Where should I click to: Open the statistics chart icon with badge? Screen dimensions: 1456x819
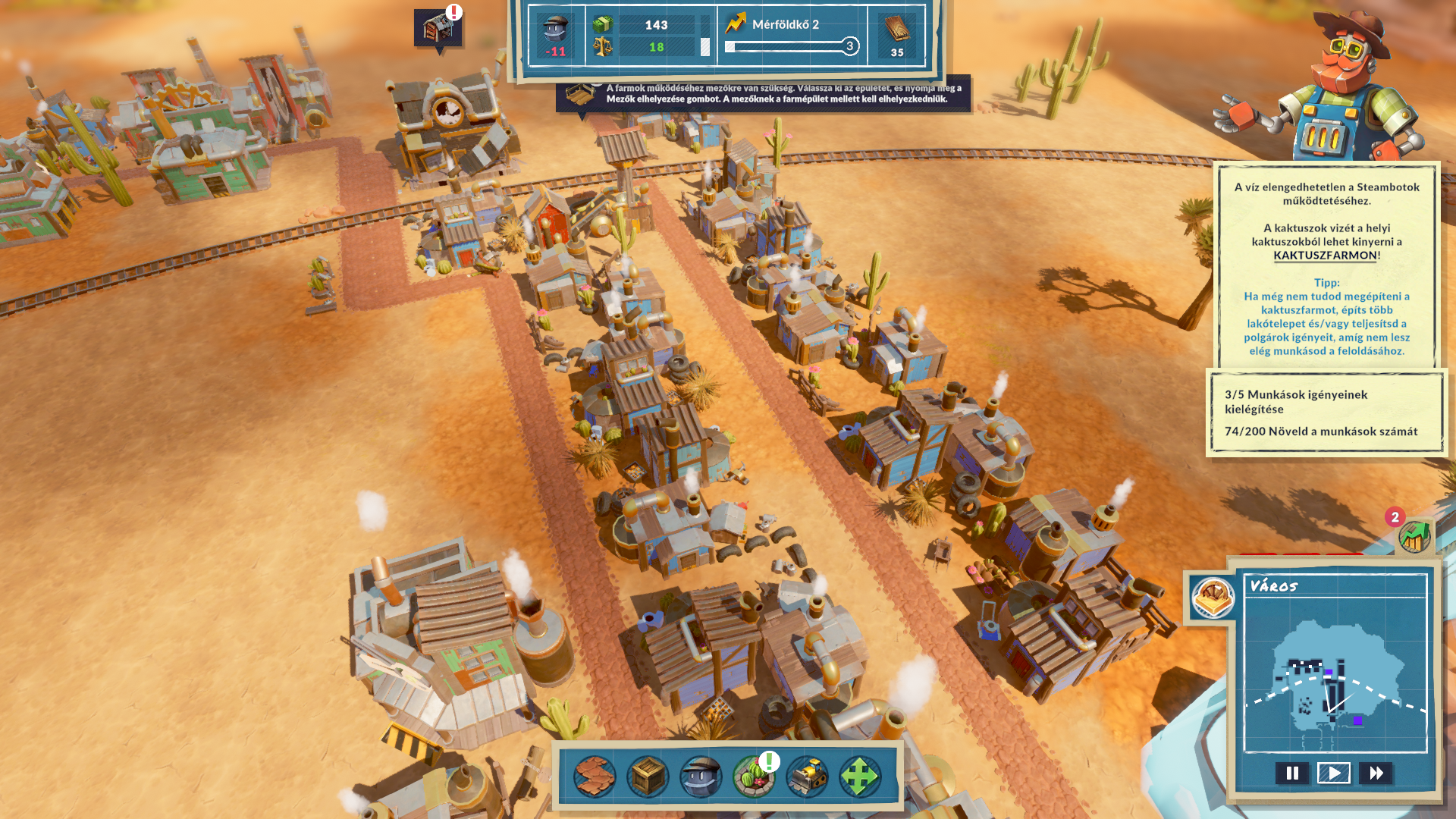1414,537
